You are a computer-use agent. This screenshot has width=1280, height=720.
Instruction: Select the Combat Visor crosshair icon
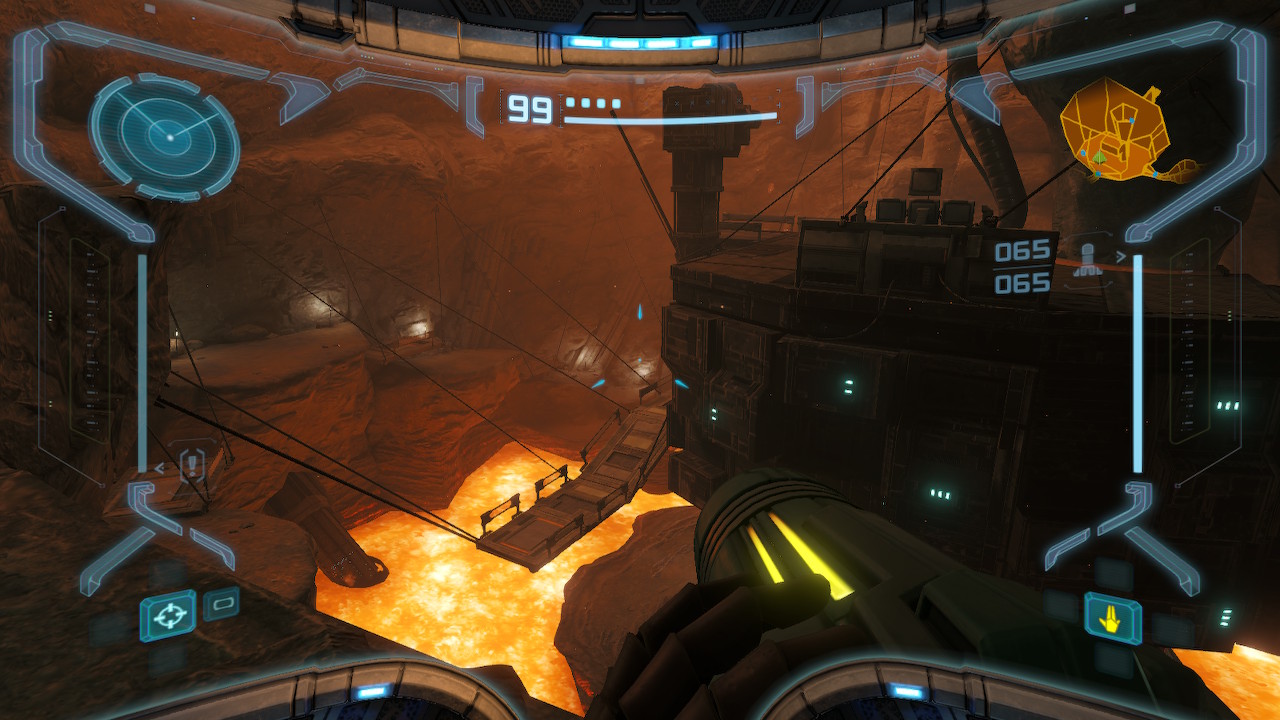(x=168, y=614)
